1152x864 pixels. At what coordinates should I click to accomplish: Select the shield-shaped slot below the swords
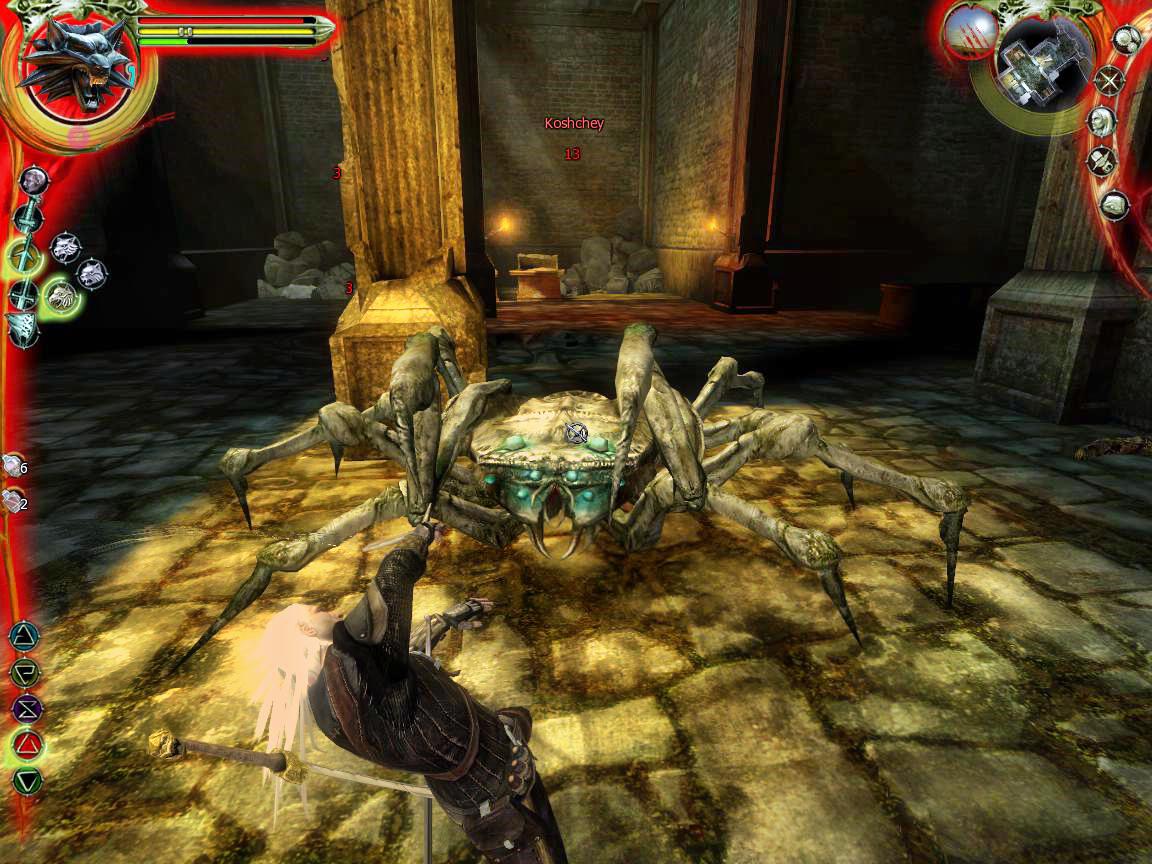(x=22, y=328)
